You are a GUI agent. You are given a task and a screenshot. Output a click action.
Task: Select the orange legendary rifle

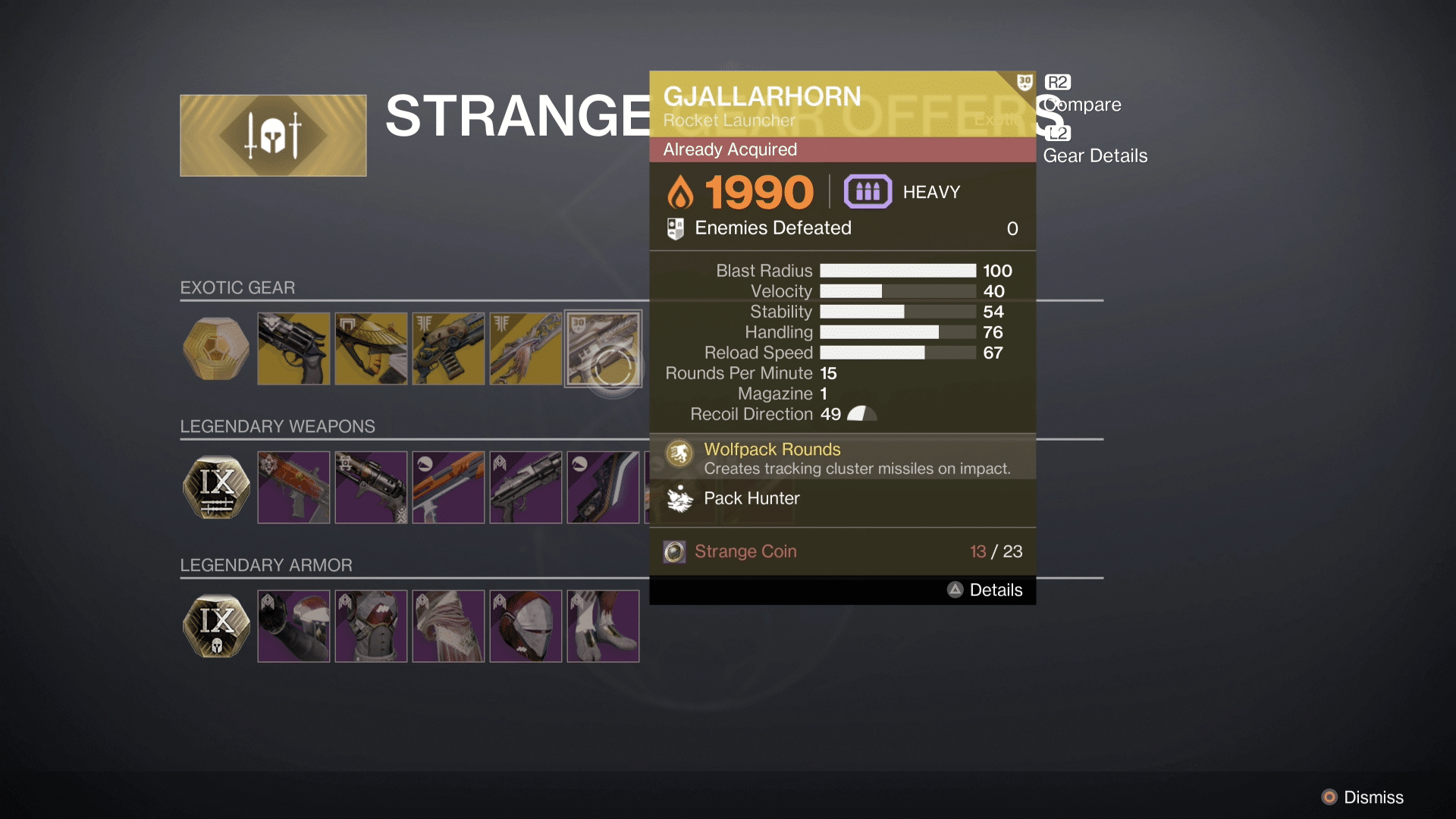tap(448, 488)
